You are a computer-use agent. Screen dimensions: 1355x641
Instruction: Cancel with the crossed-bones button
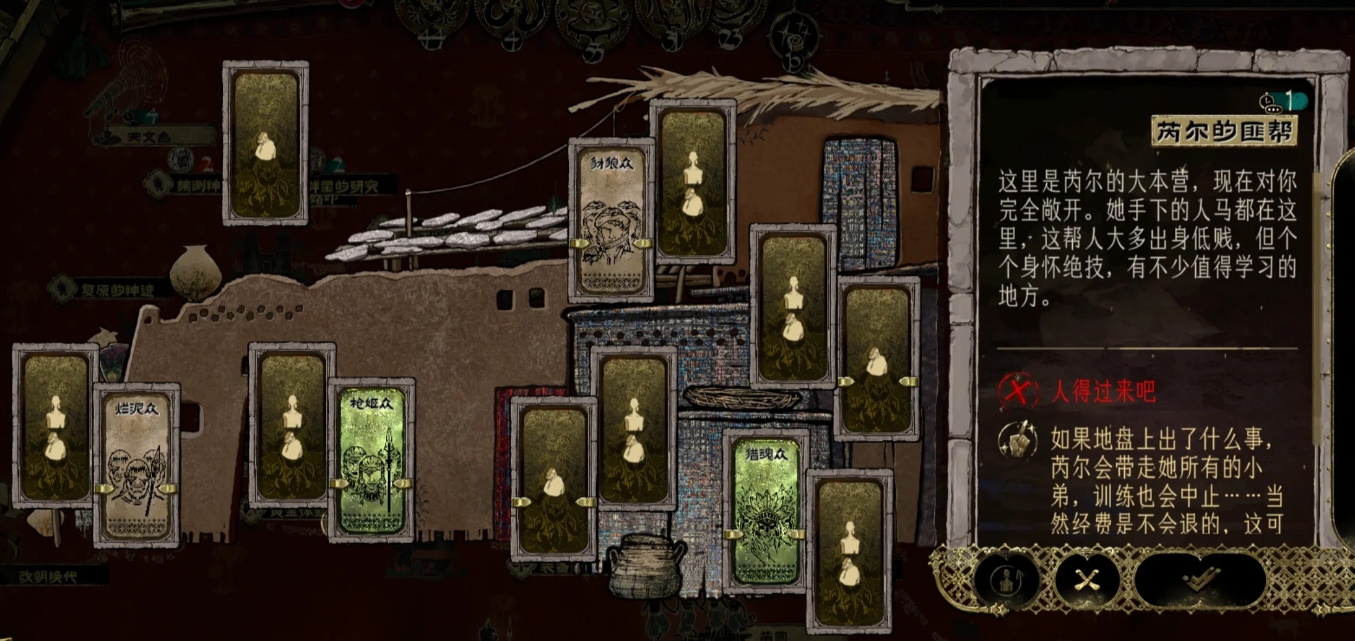click(x=1087, y=579)
